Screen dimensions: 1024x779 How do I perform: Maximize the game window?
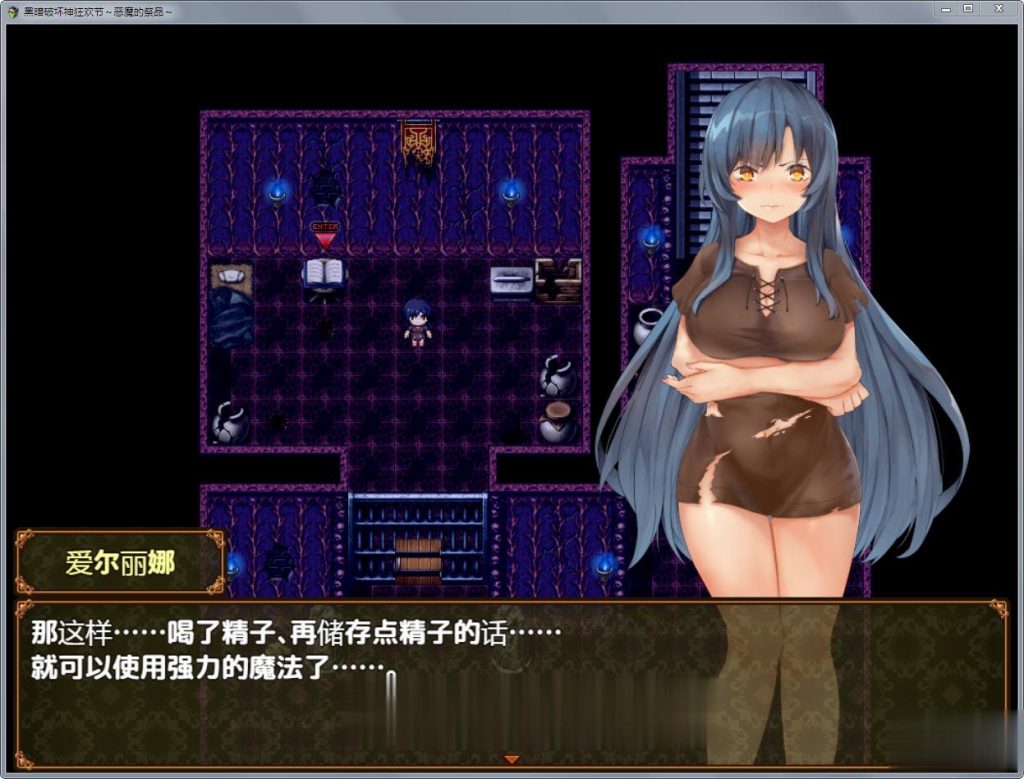point(968,9)
